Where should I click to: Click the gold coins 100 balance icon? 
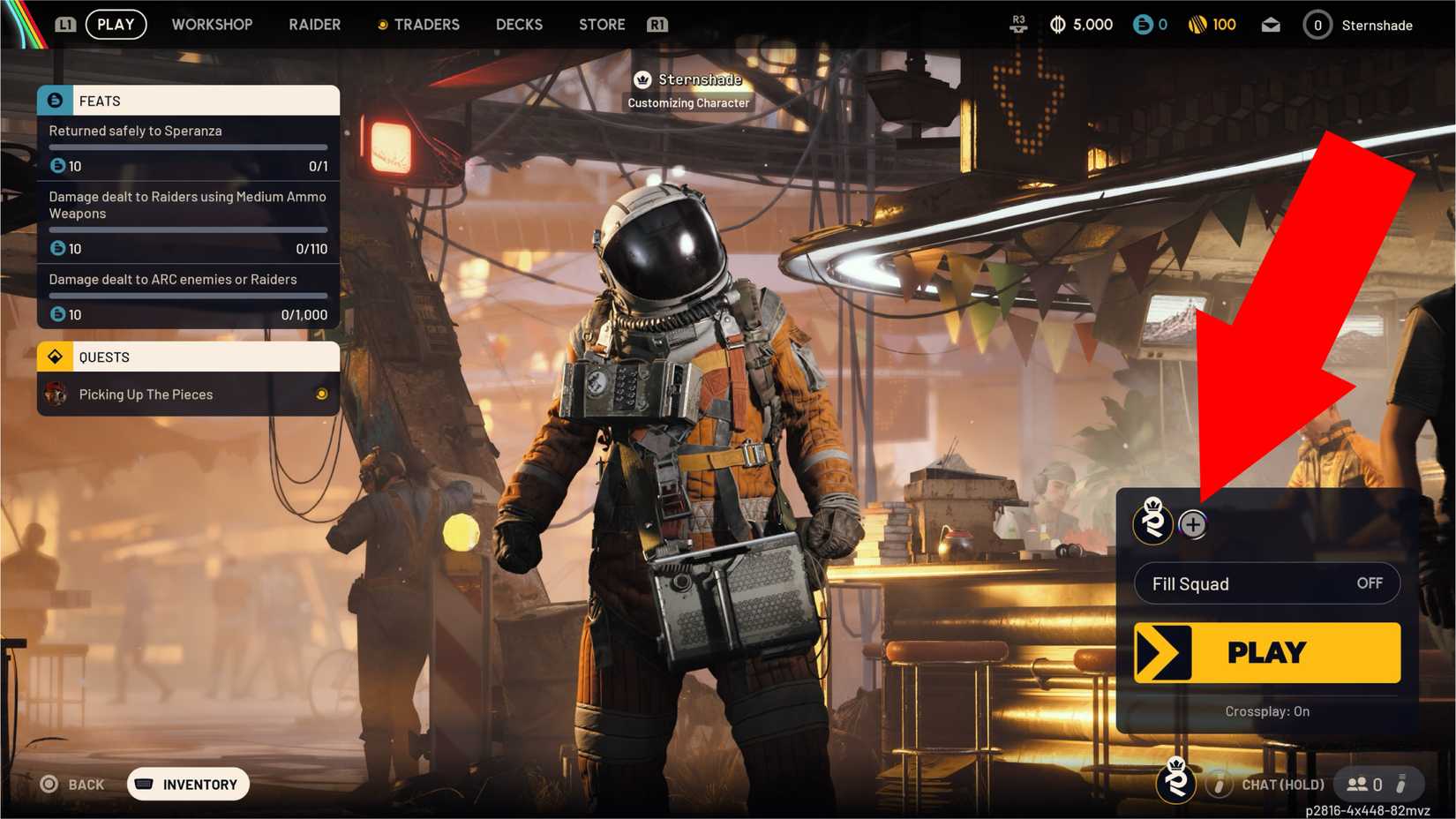point(1198,24)
